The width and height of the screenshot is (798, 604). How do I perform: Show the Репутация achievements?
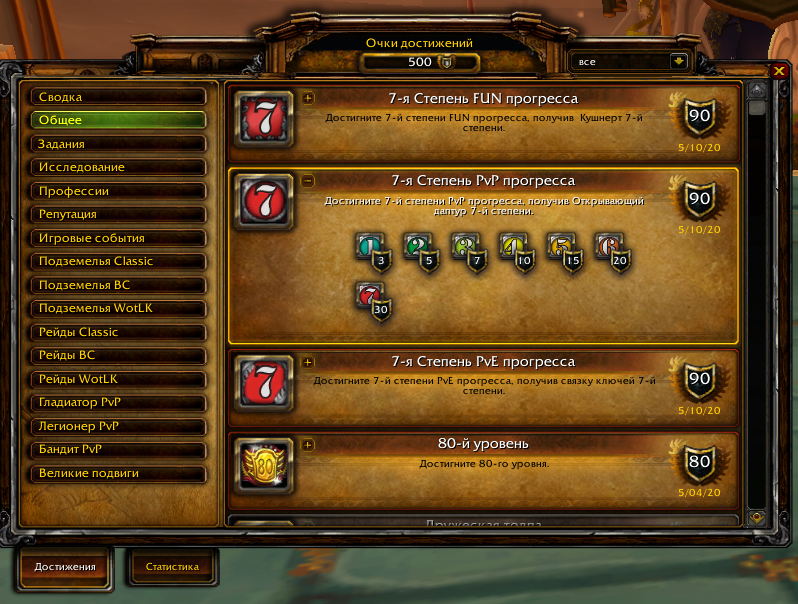pos(118,214)
